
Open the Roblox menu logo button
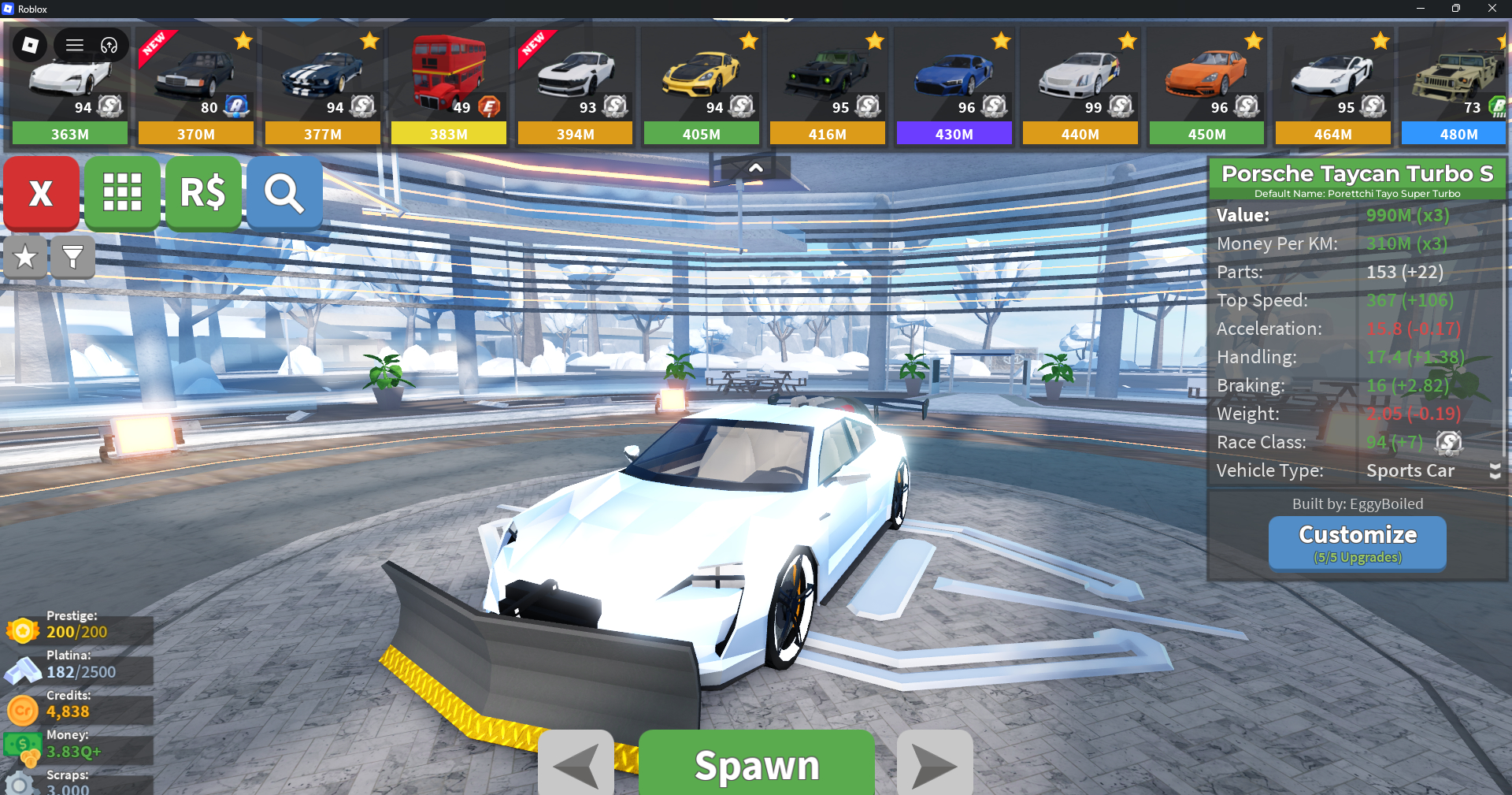(30, 45)
